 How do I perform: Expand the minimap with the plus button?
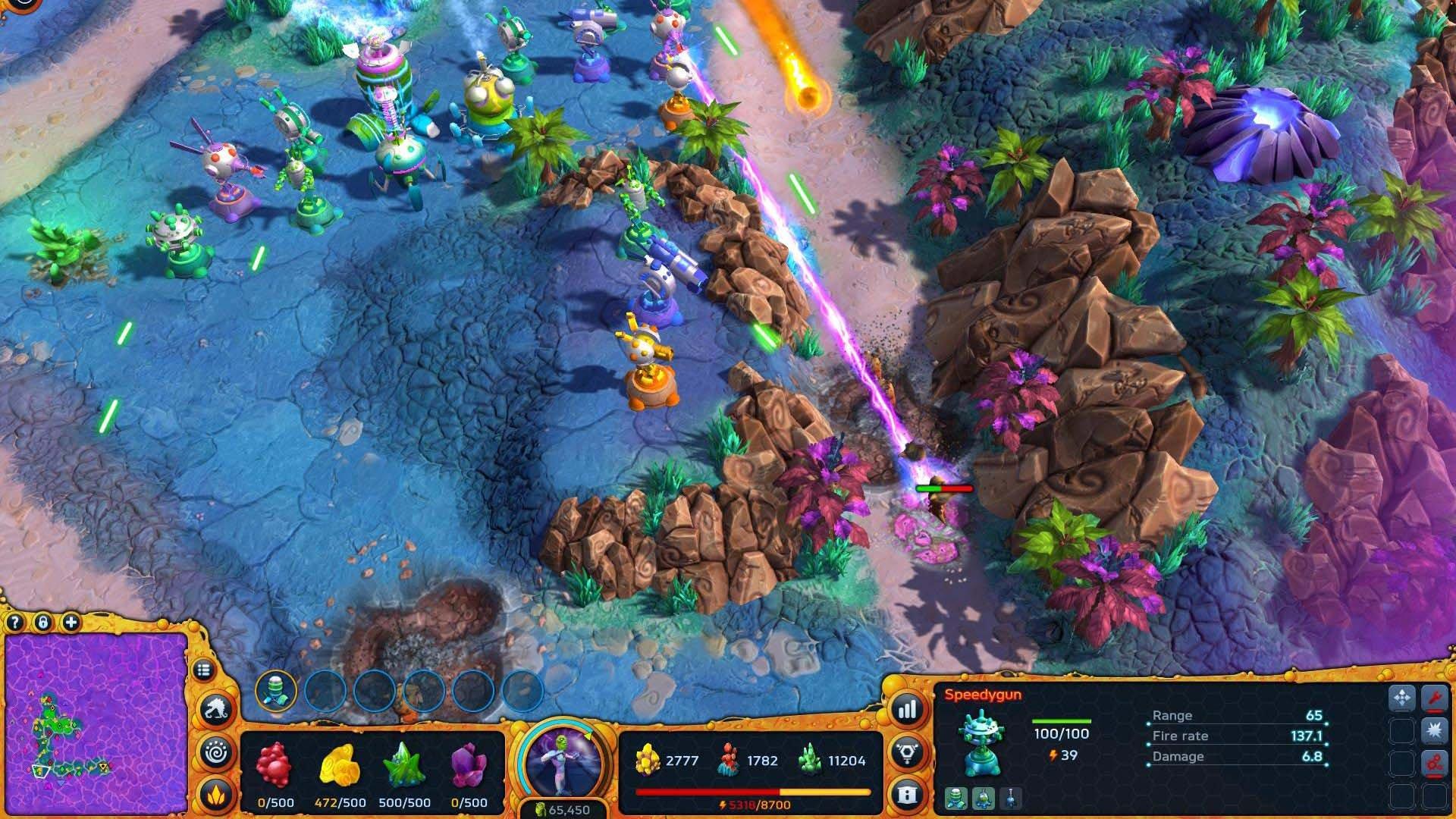click(70, 623)
